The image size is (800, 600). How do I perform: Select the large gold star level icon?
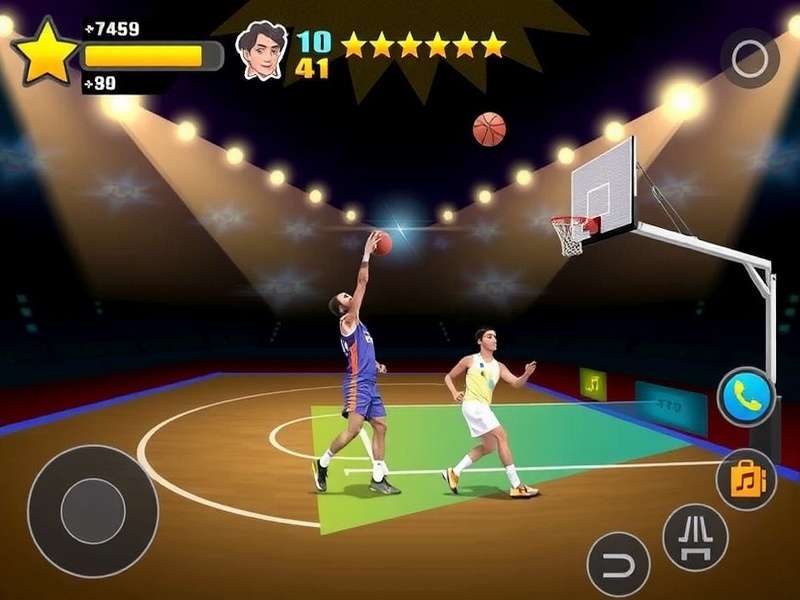(44, 53)
